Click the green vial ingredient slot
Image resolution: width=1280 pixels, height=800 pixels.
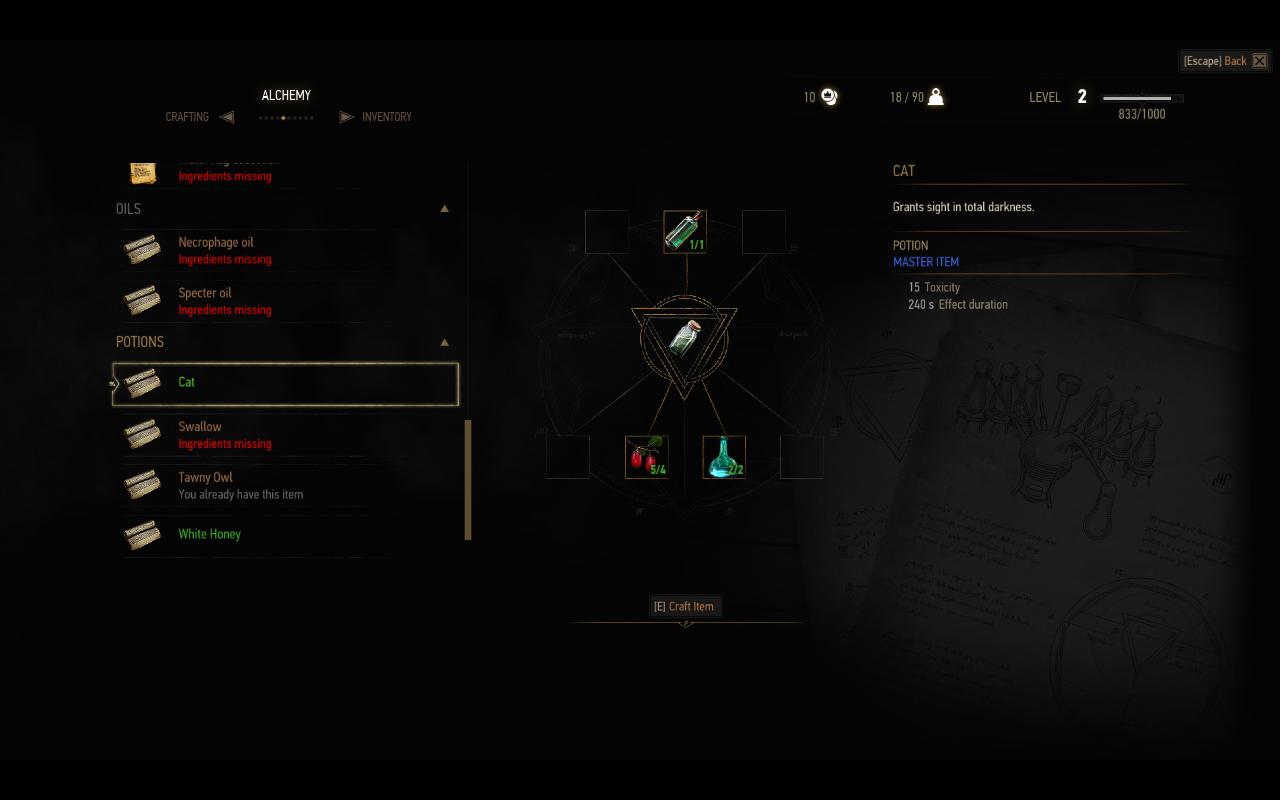point(685,231)
